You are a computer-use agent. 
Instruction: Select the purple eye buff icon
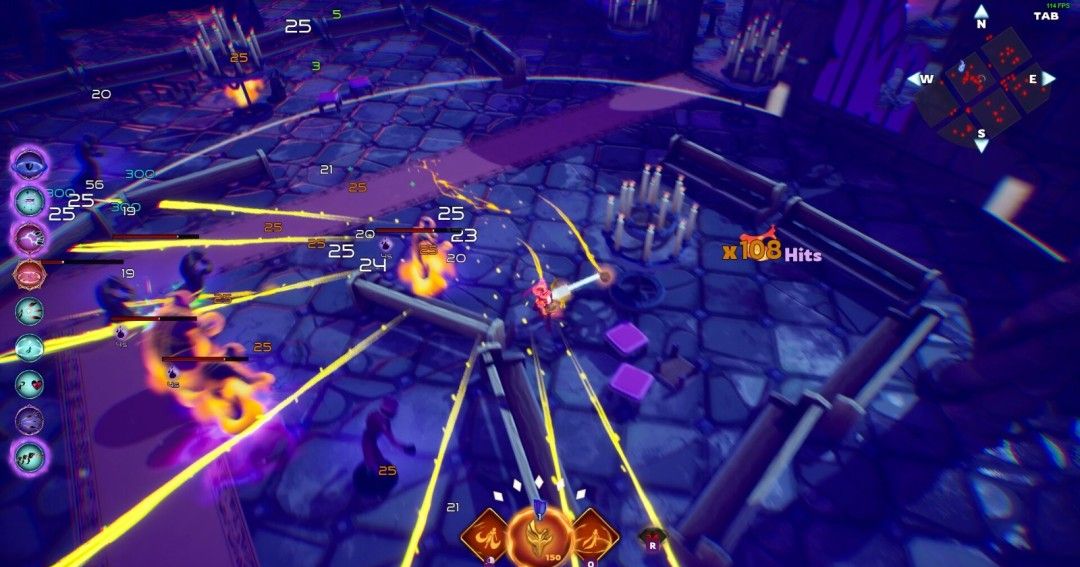click(x=30, y=163)
